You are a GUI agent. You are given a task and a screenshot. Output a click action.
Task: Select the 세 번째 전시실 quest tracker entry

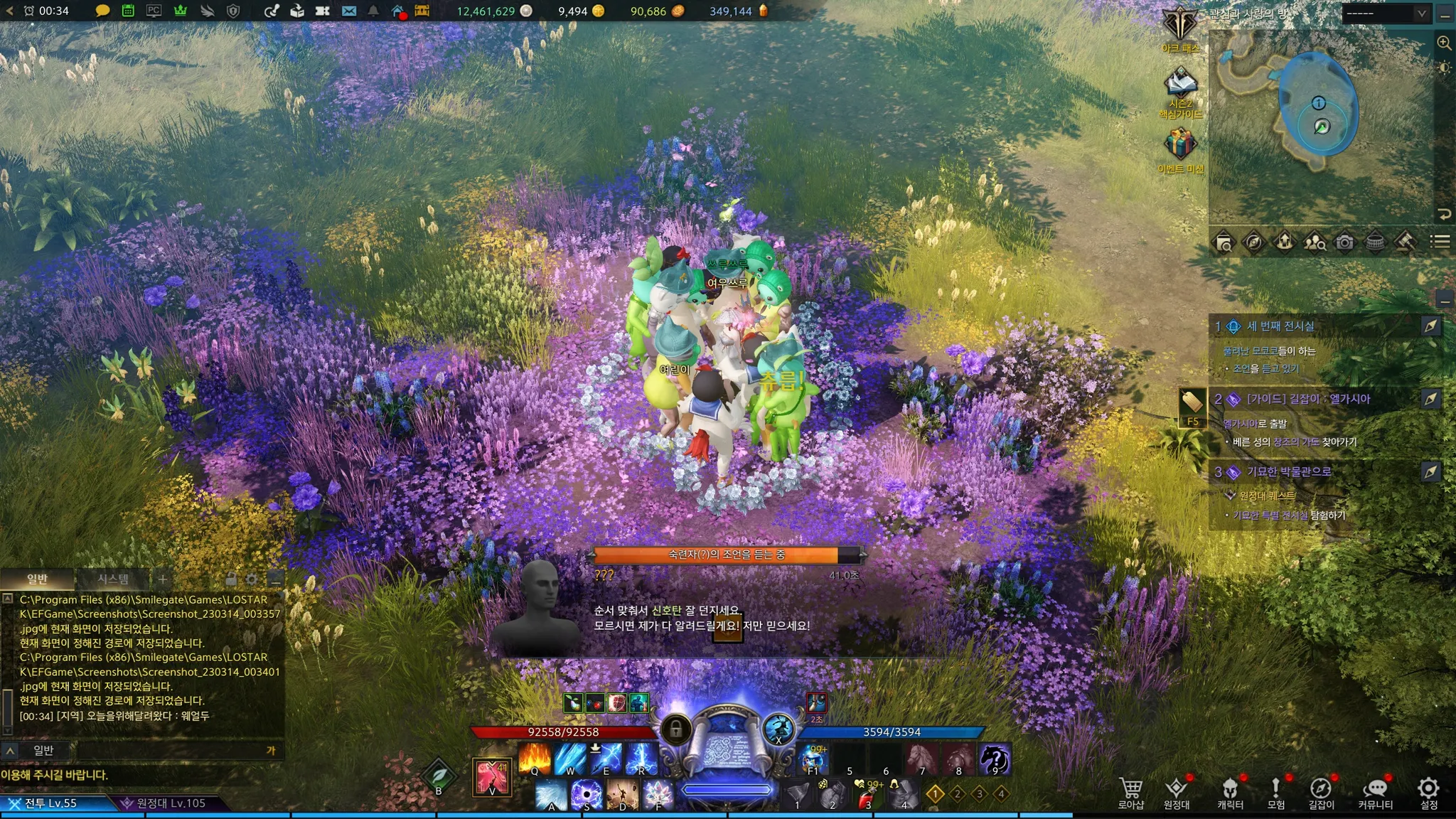[x=1280, y=326]
